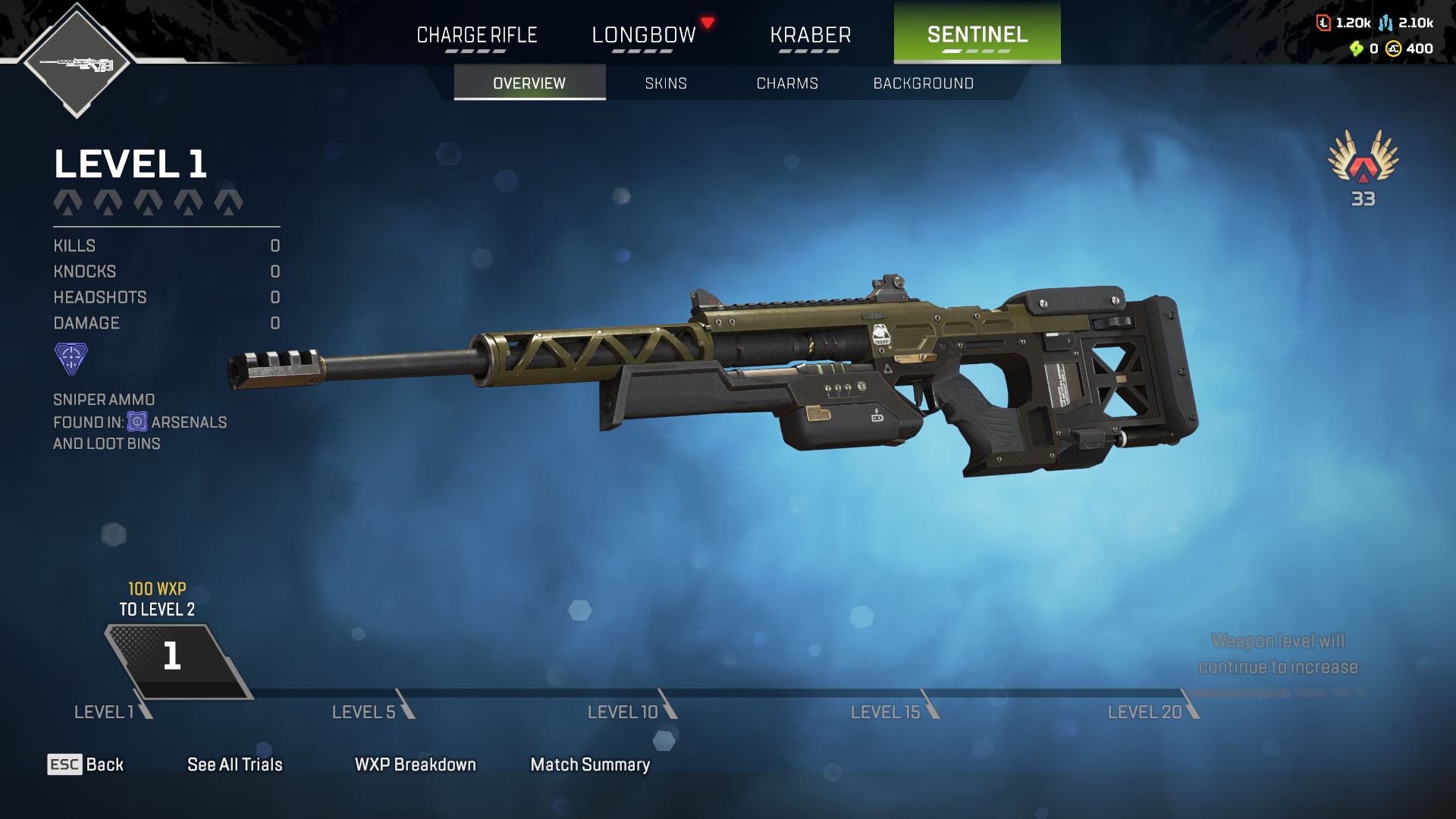The image size is (1456, 819).
Task: Click the weapon mastery badge showing 33
Action: (x=1363, y=167)
